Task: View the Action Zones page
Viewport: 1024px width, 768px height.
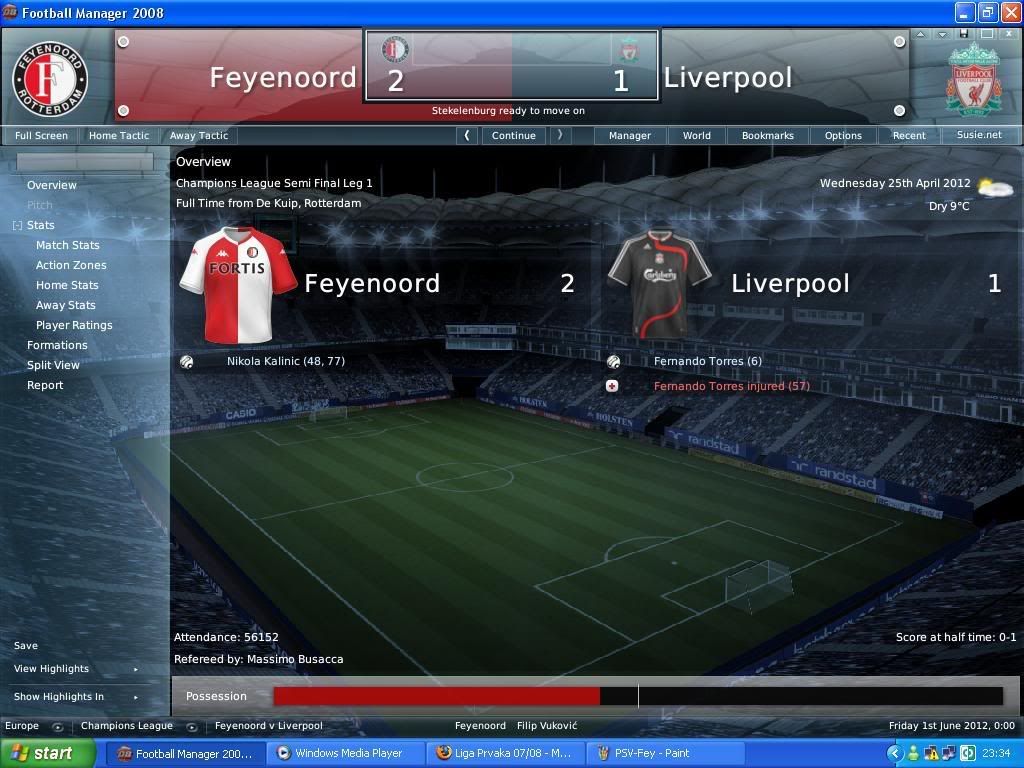Action: (x=71, y=265)
